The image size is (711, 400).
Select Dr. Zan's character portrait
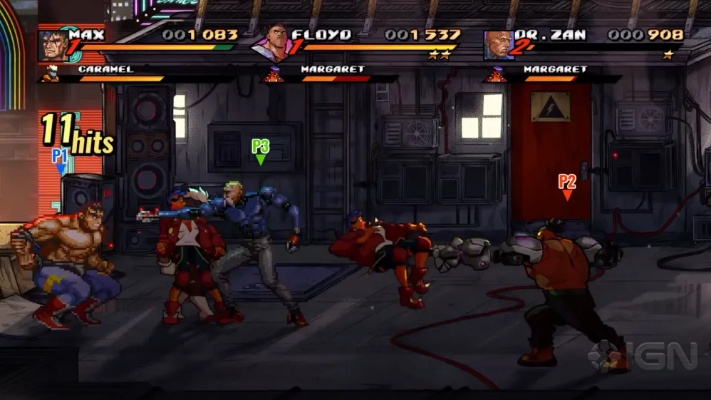(497, 45)
